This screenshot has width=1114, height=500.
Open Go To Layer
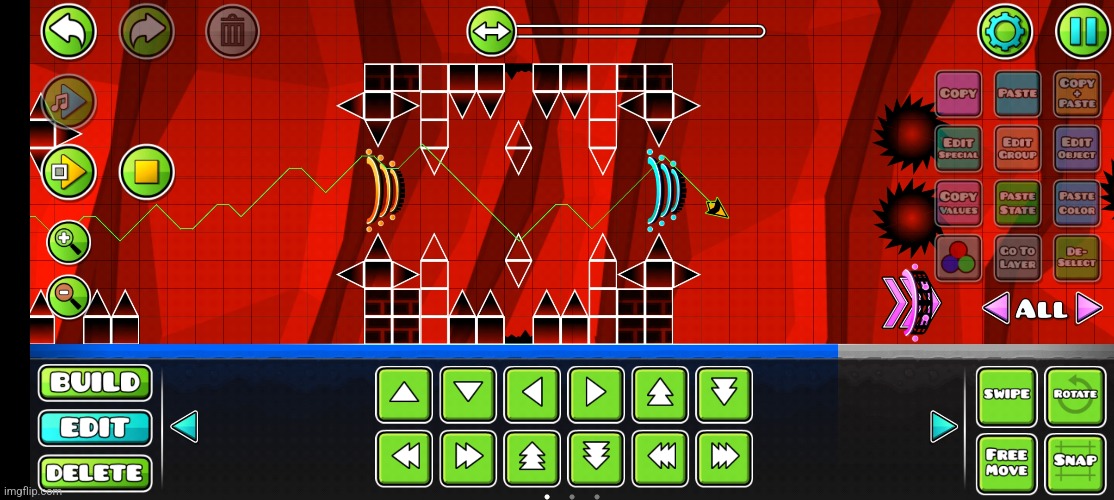pos(1017,257)
